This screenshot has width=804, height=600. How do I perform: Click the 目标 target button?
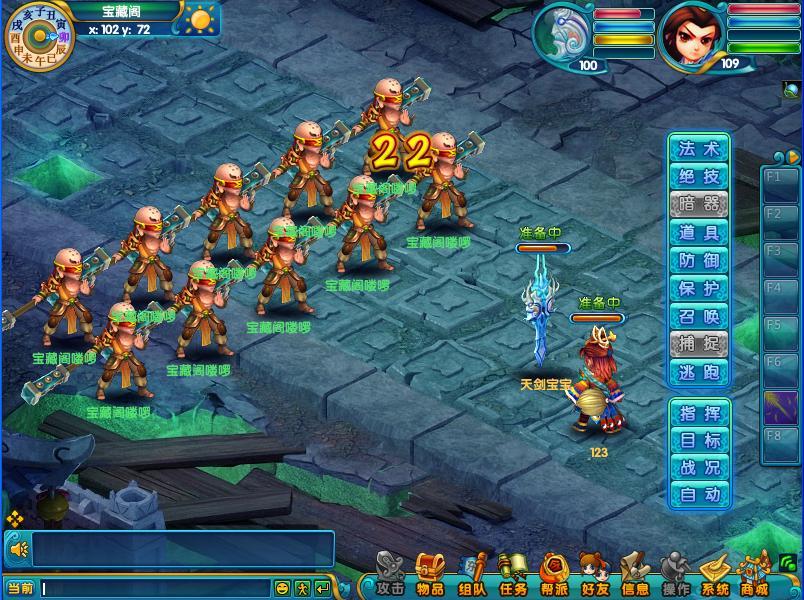pos(699,440)
